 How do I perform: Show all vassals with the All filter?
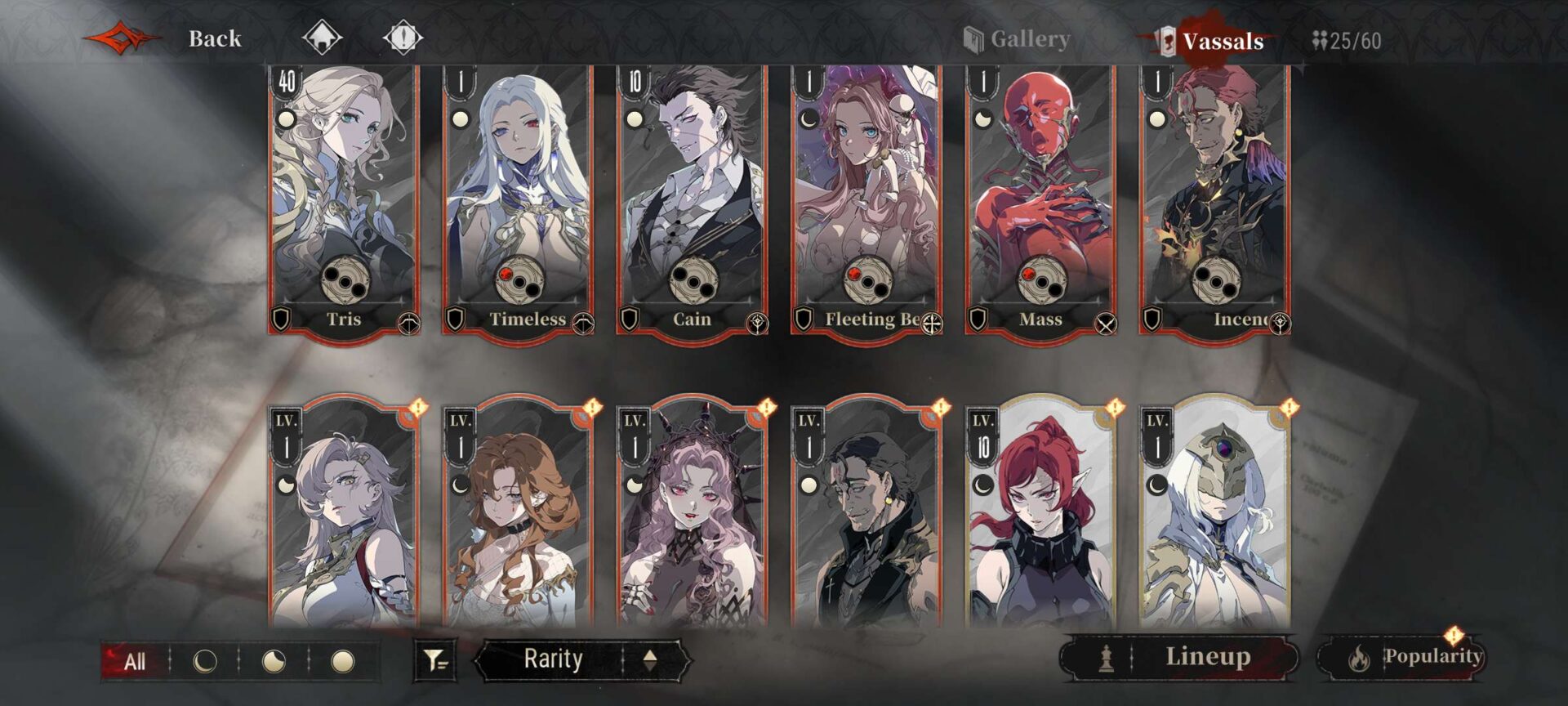click(x=135, y=661)
